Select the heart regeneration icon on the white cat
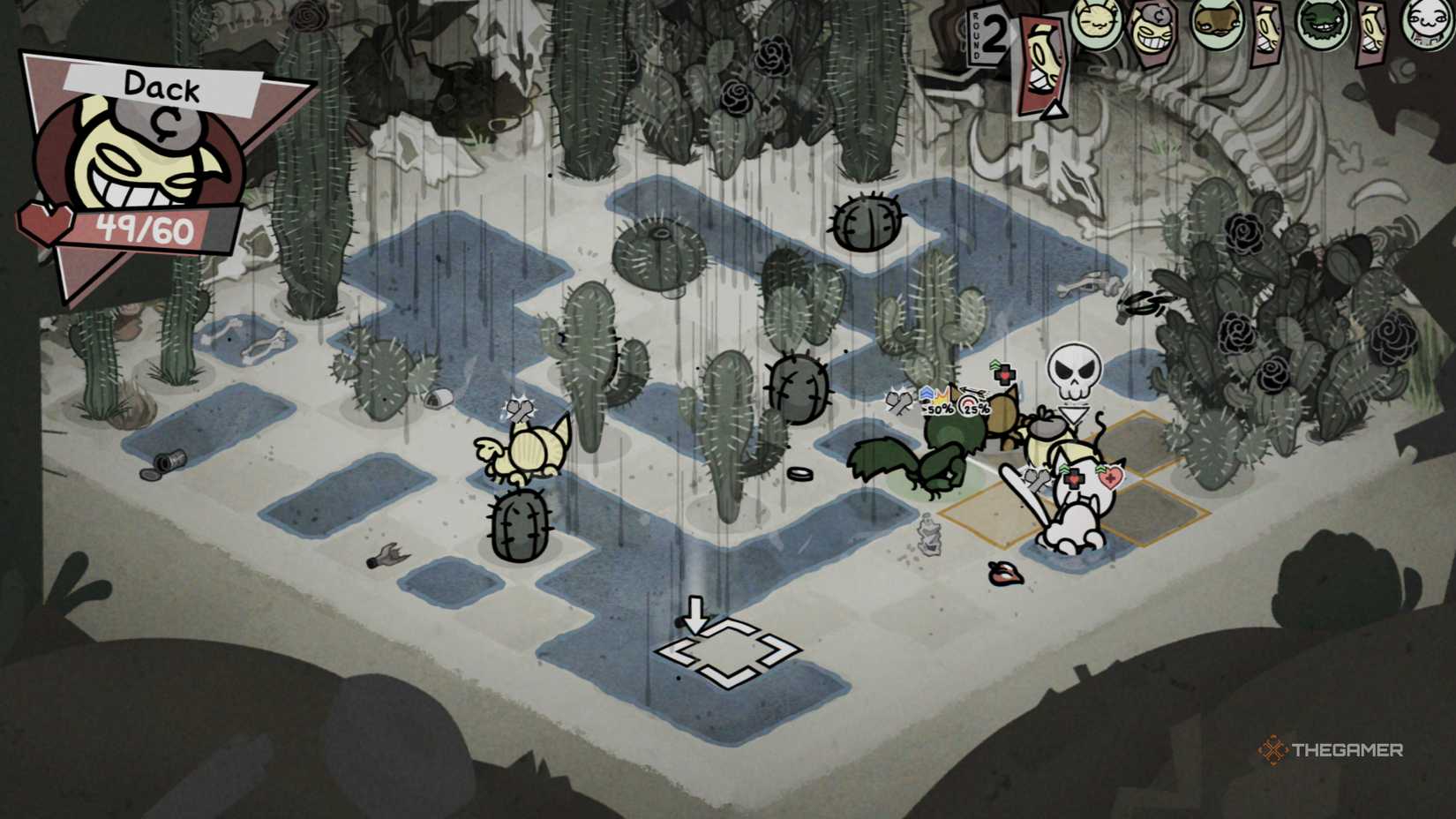 (x=1112, y=477)
